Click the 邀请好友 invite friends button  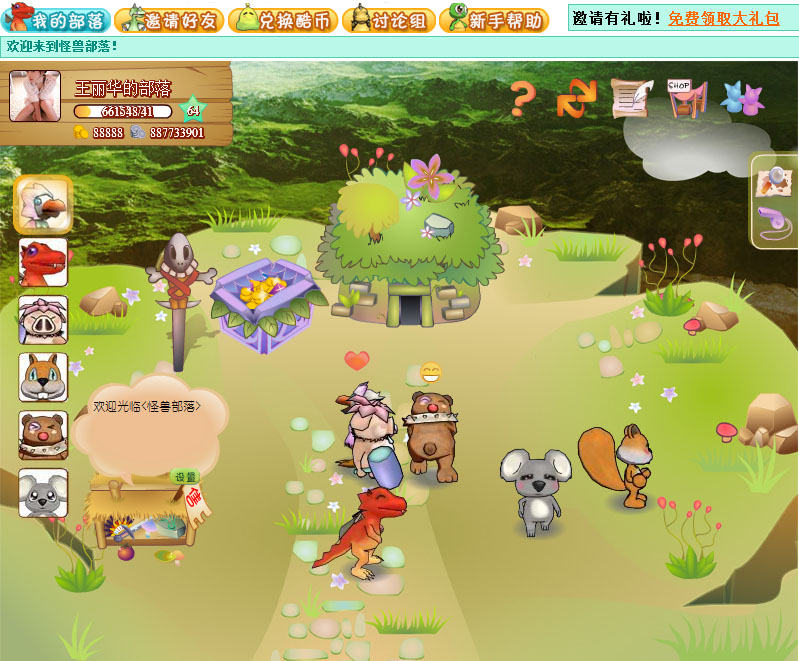pos(169,19)
